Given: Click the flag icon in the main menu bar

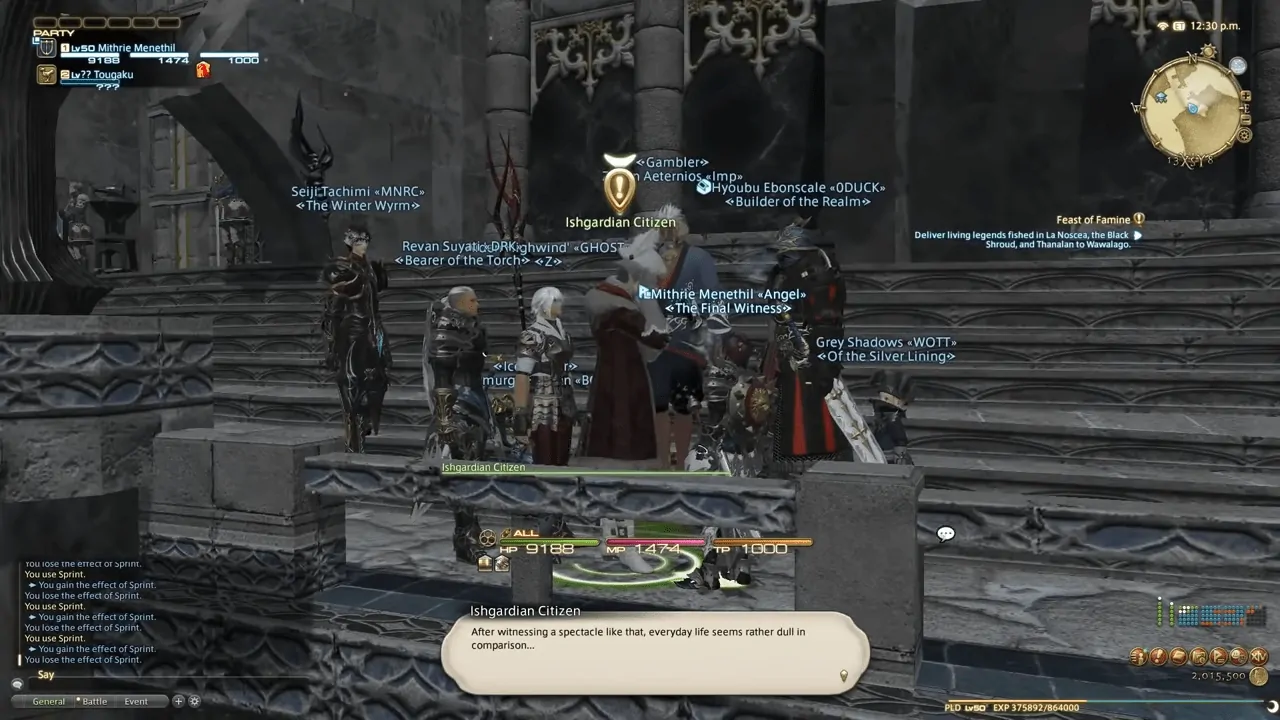Looking at the screenshot, I should pos(1219,657).
